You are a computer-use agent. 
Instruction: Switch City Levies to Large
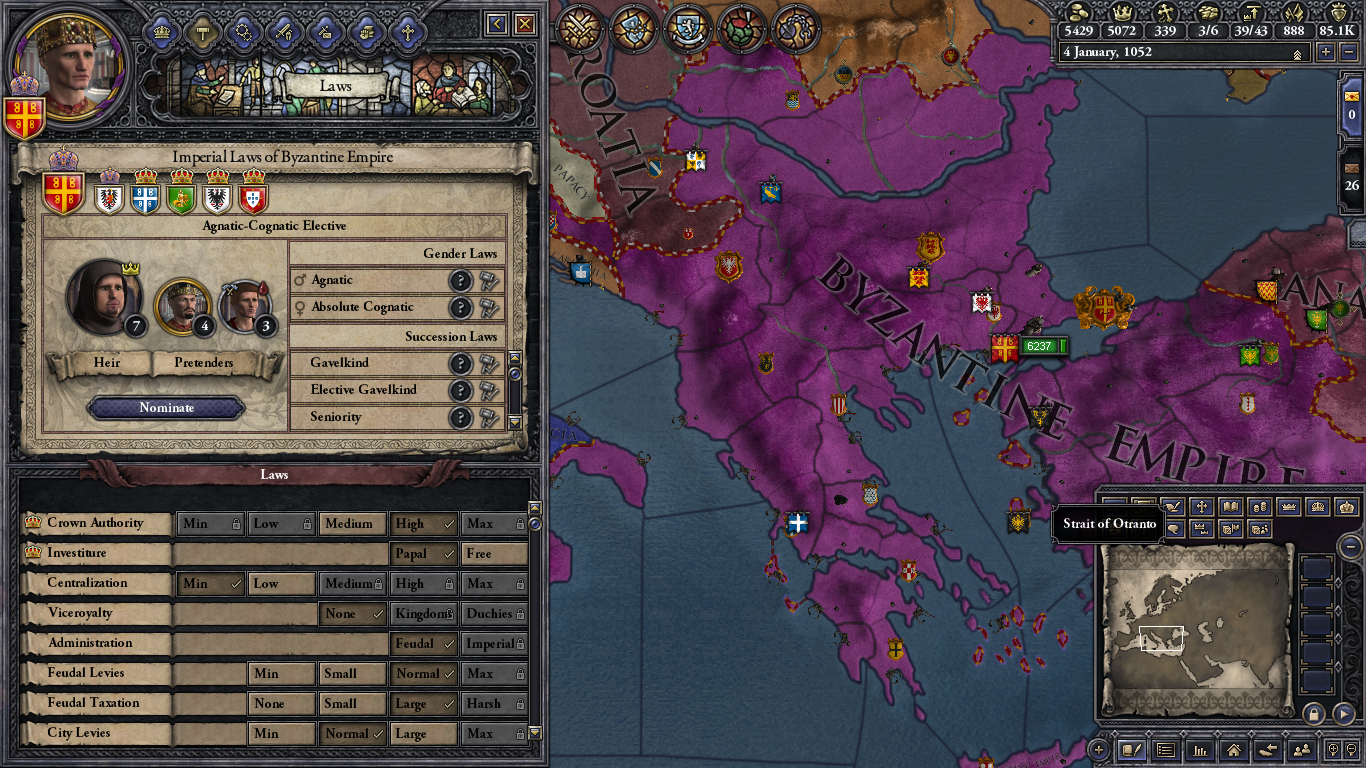(x=423, y=734)
